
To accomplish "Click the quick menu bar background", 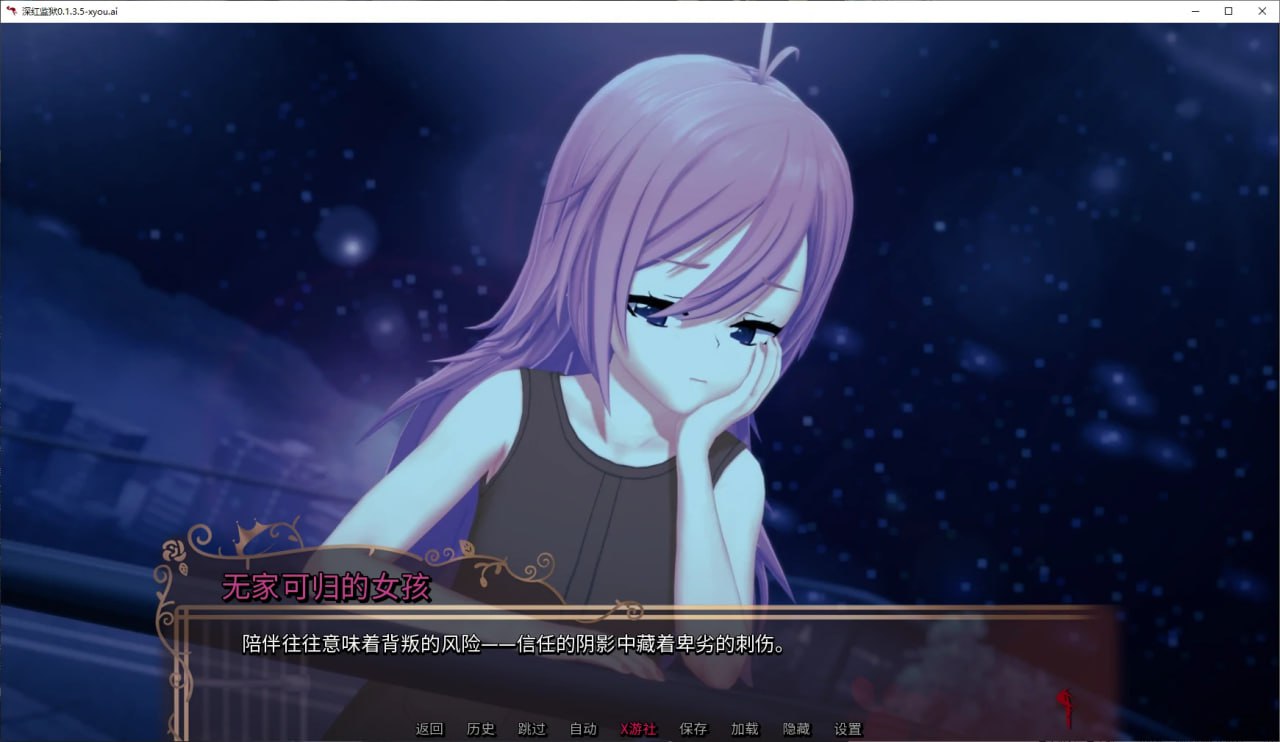I will 950,729.
